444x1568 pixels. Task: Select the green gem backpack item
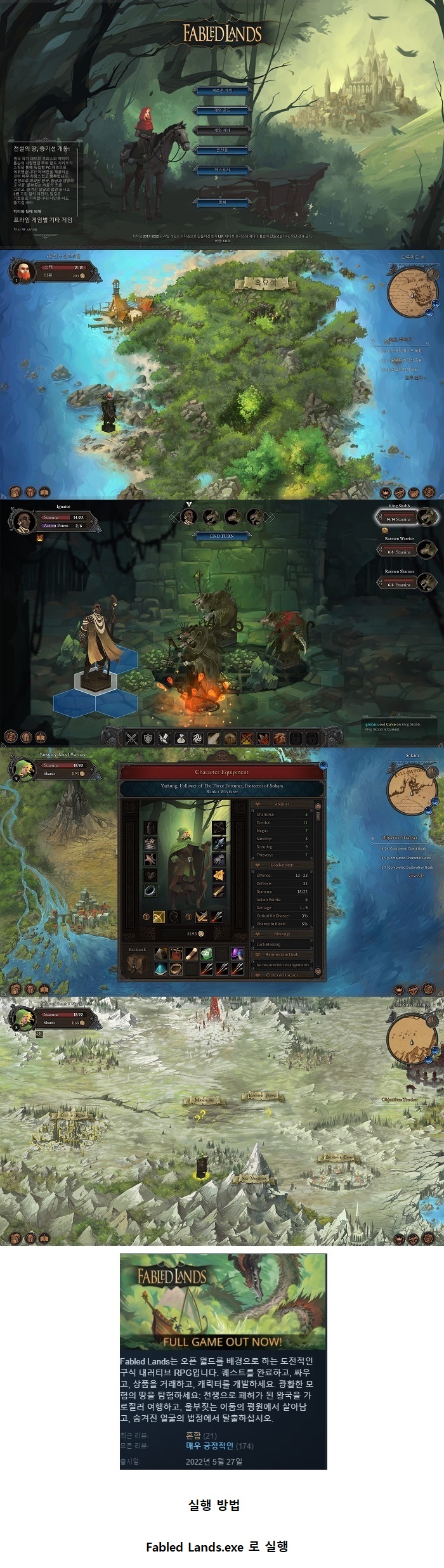click(x=206, y=954)
